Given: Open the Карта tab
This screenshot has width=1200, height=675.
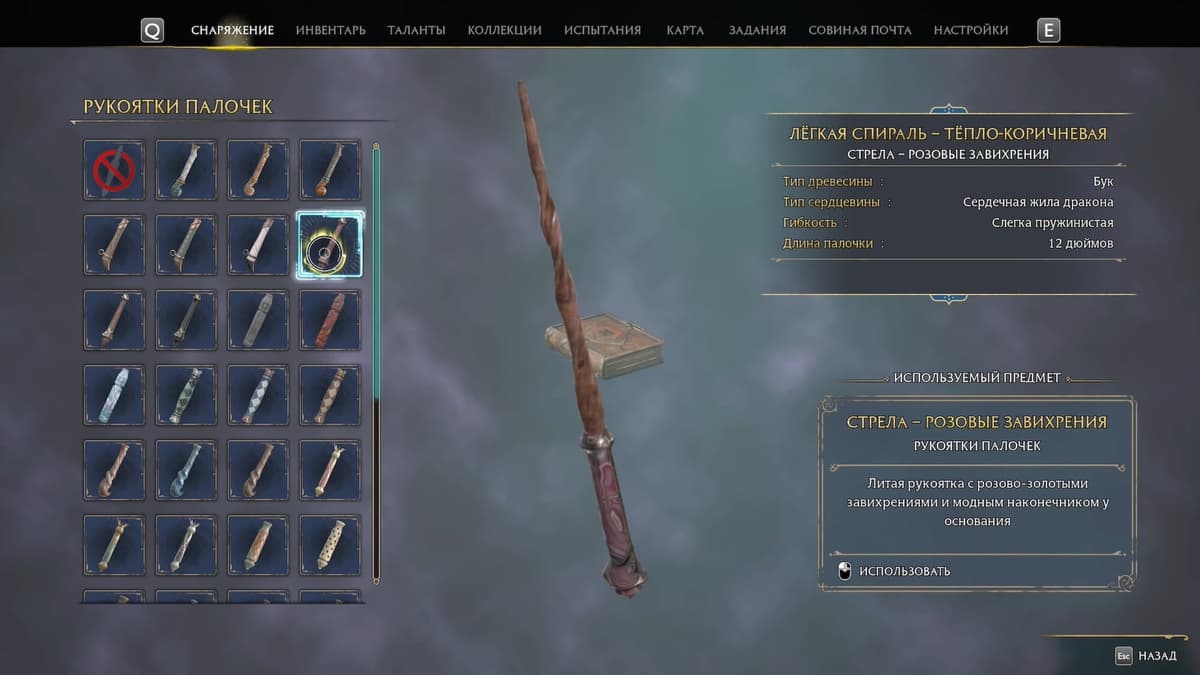Looking at the screenshot, I should tap(685, 30).
